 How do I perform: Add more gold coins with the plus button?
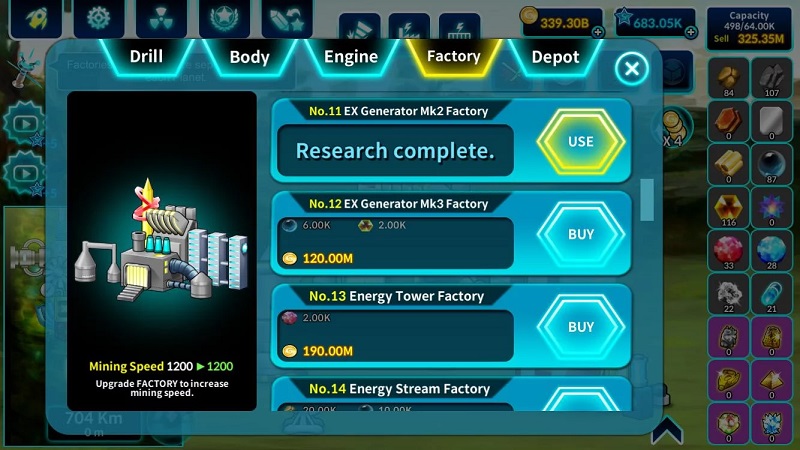(x=598, y=32)
